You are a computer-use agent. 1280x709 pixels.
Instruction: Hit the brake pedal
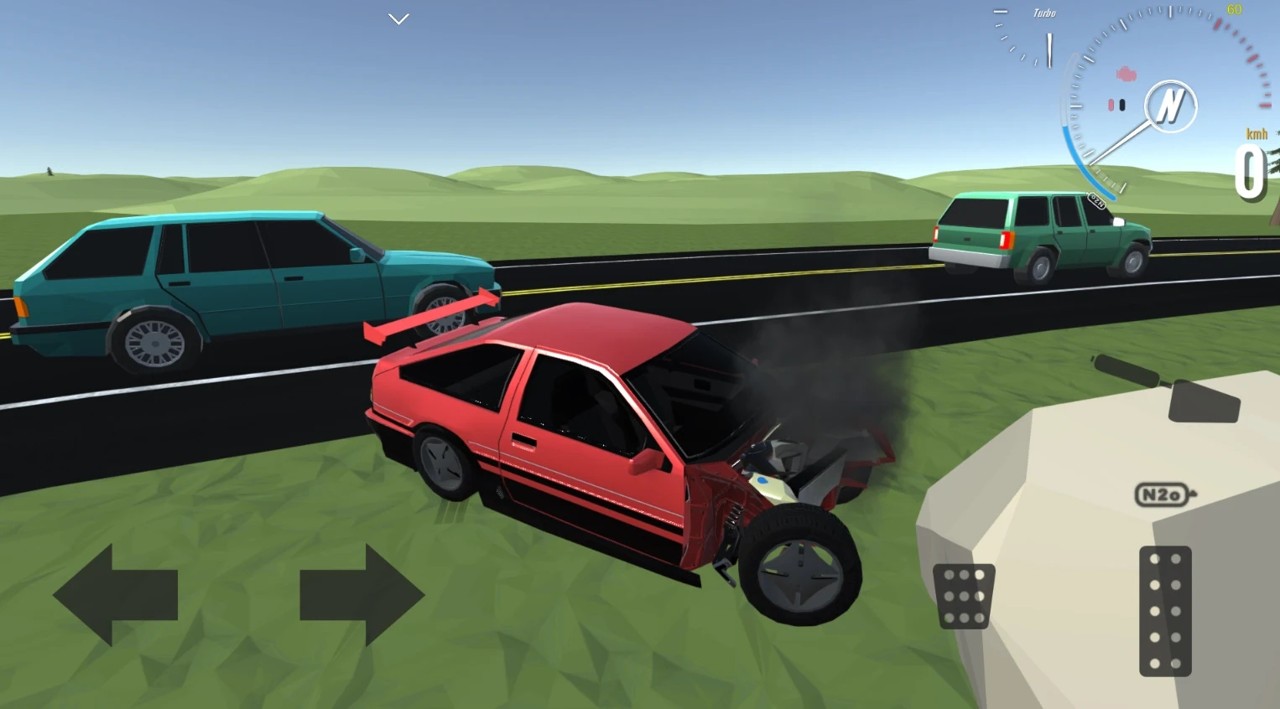click(x=964, y=596)
